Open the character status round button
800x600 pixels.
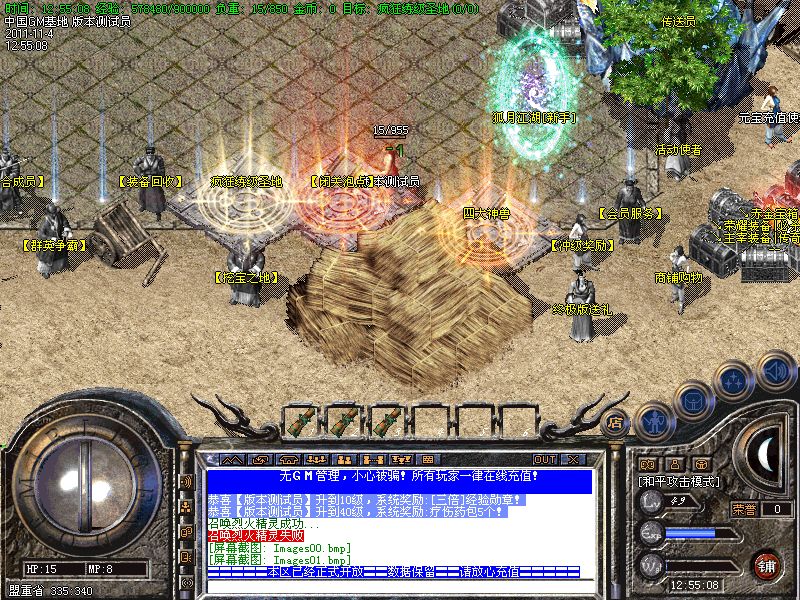654,422
